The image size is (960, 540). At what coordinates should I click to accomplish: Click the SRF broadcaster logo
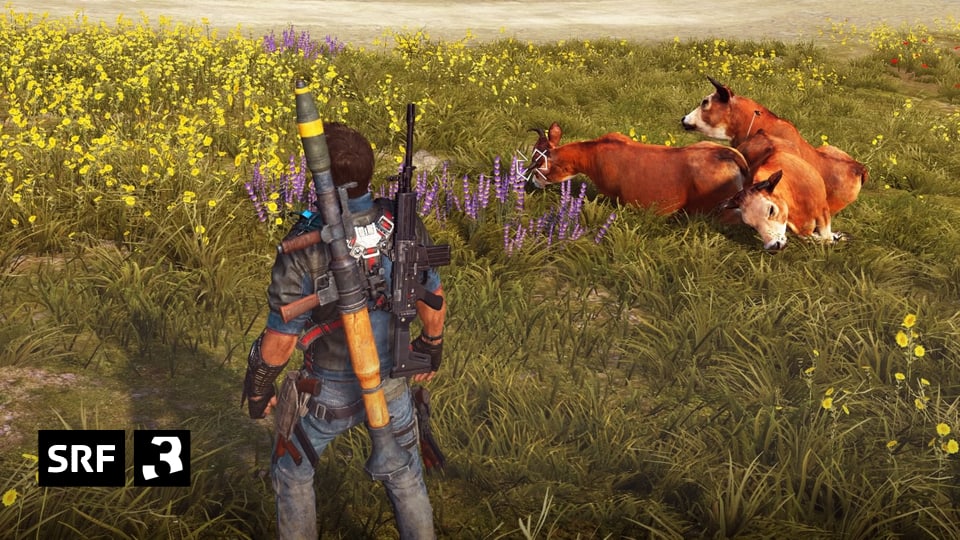(x=82, y=458)
